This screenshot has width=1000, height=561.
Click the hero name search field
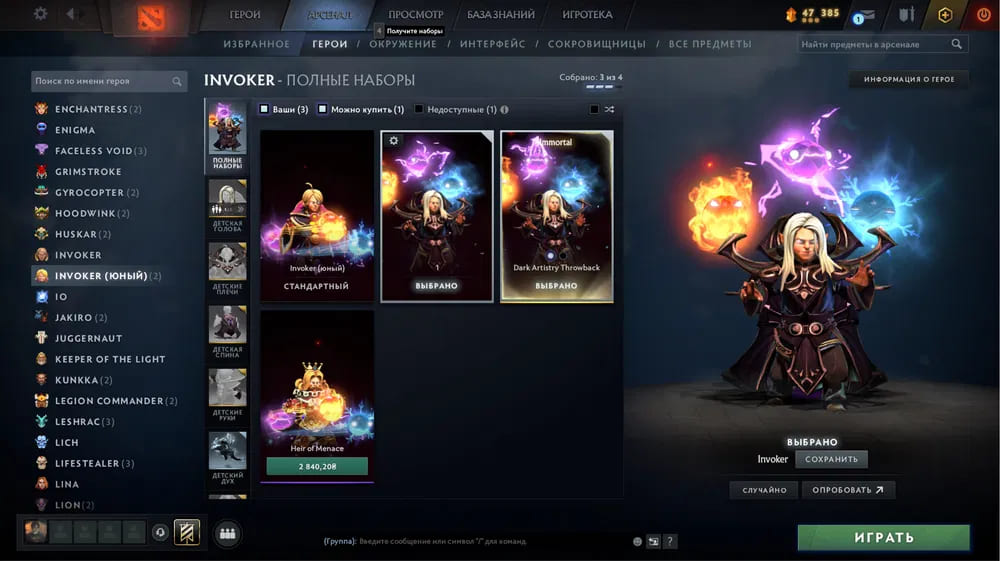tap(100, 81)
